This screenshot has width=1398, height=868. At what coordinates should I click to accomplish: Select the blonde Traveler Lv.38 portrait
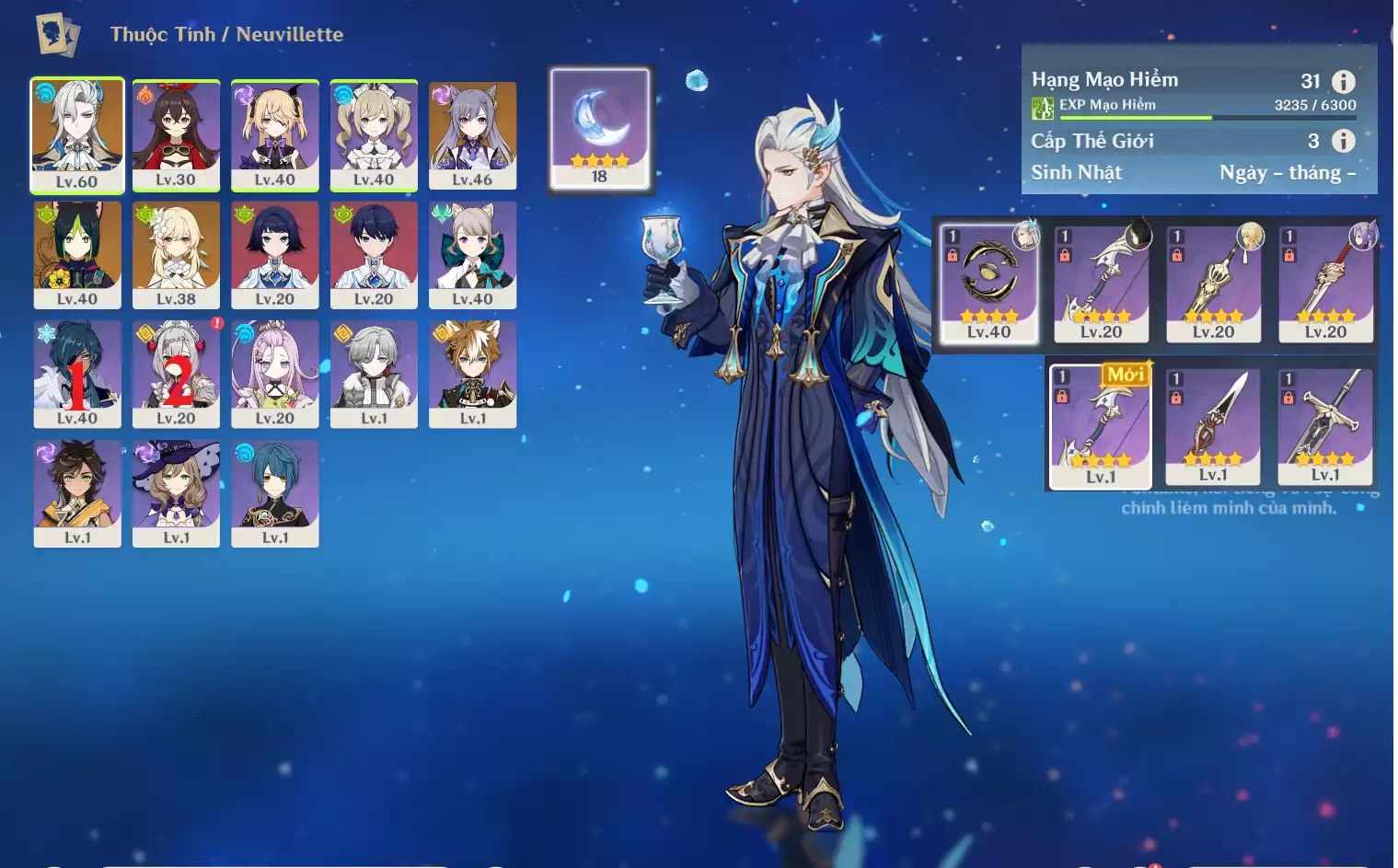176,254
